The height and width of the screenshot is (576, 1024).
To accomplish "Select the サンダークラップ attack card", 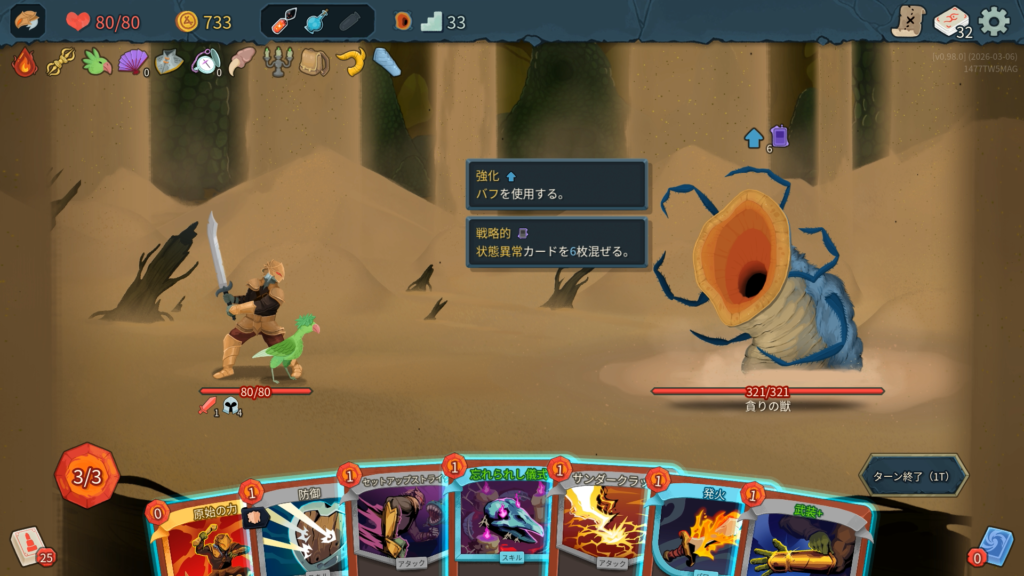I will (603, 525).
